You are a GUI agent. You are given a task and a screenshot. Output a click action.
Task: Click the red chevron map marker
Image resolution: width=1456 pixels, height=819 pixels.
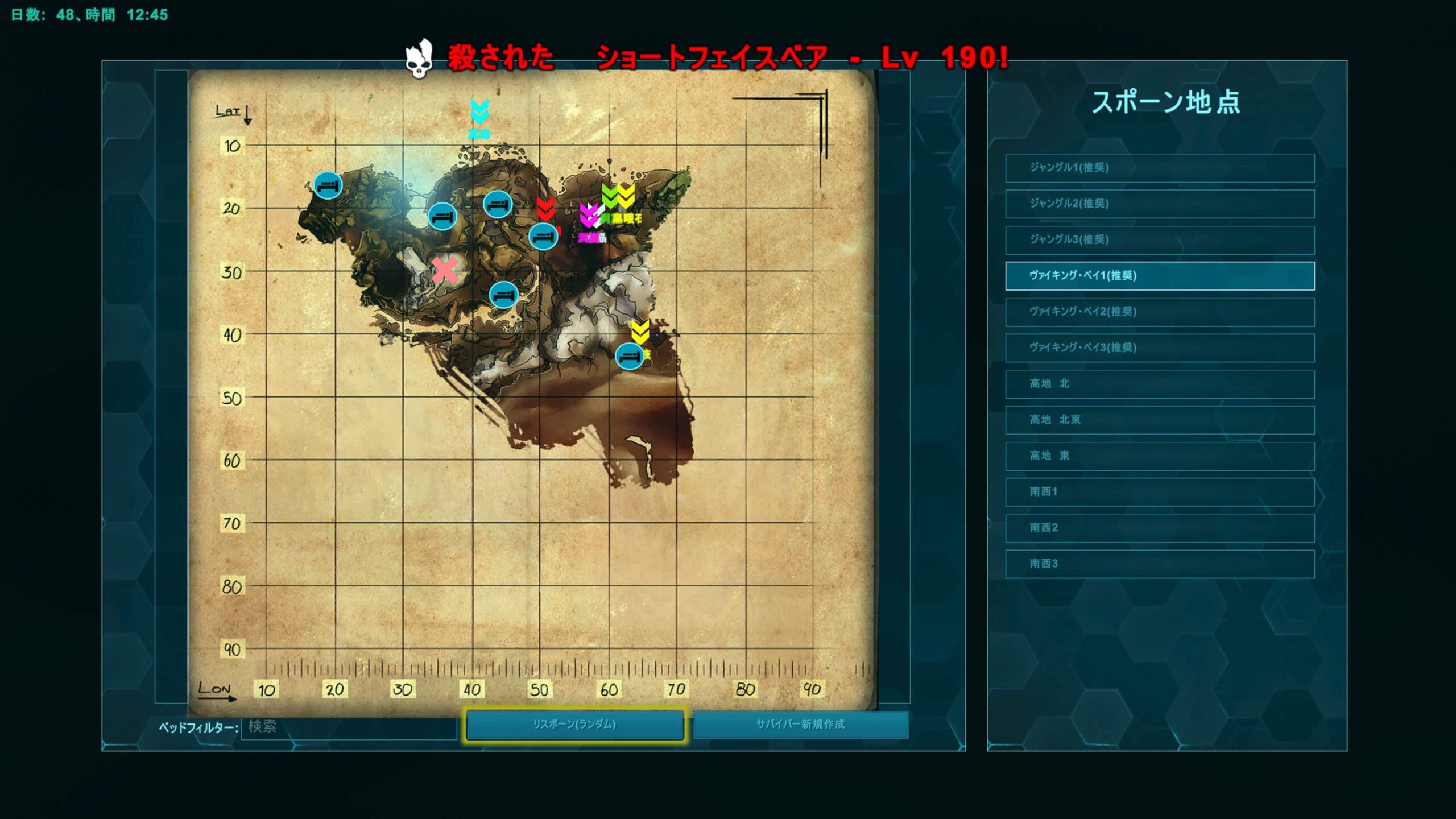click(x=545, y=208)
